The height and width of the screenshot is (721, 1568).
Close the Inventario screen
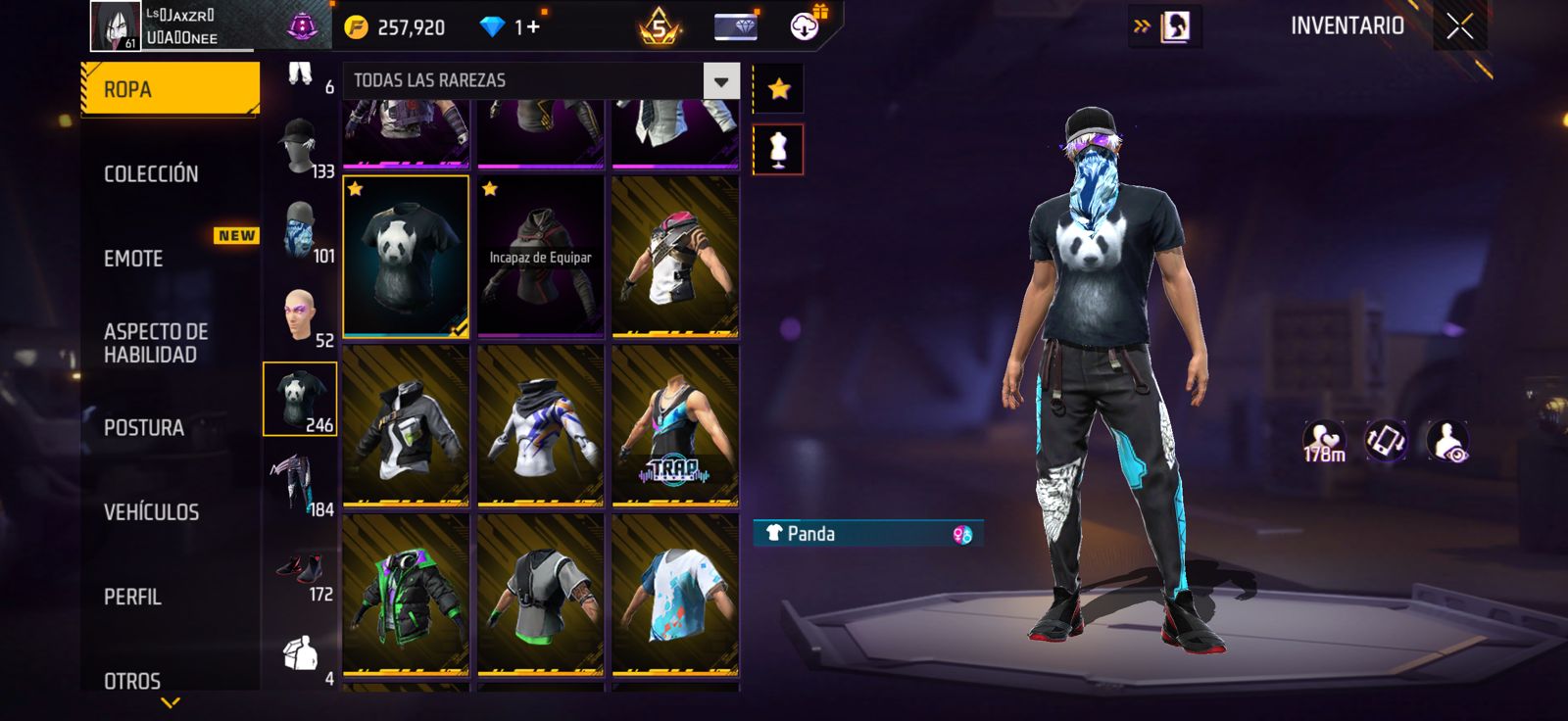click(1459, 27)
